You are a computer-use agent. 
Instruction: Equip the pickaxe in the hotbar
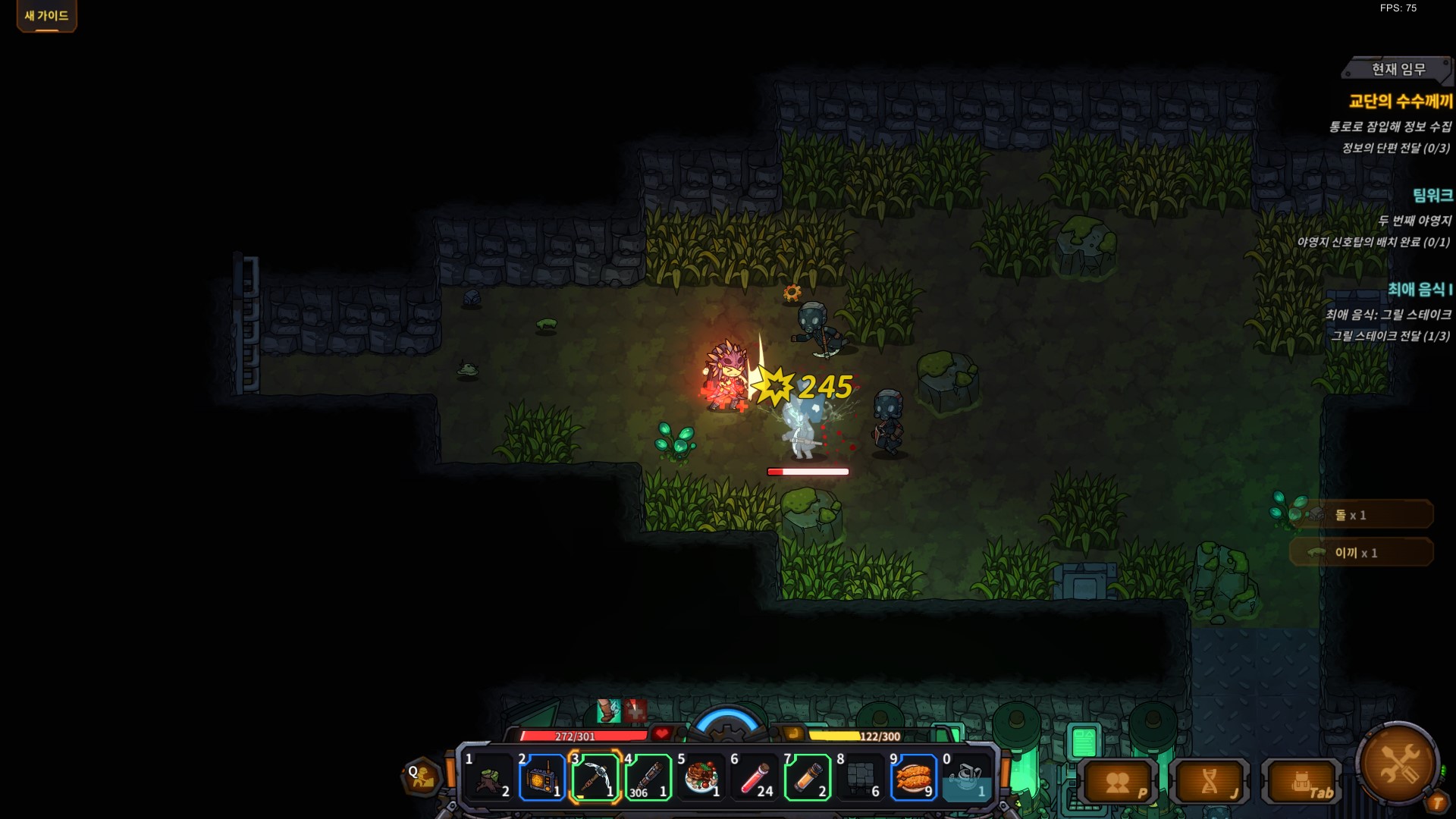pos(595,778)
